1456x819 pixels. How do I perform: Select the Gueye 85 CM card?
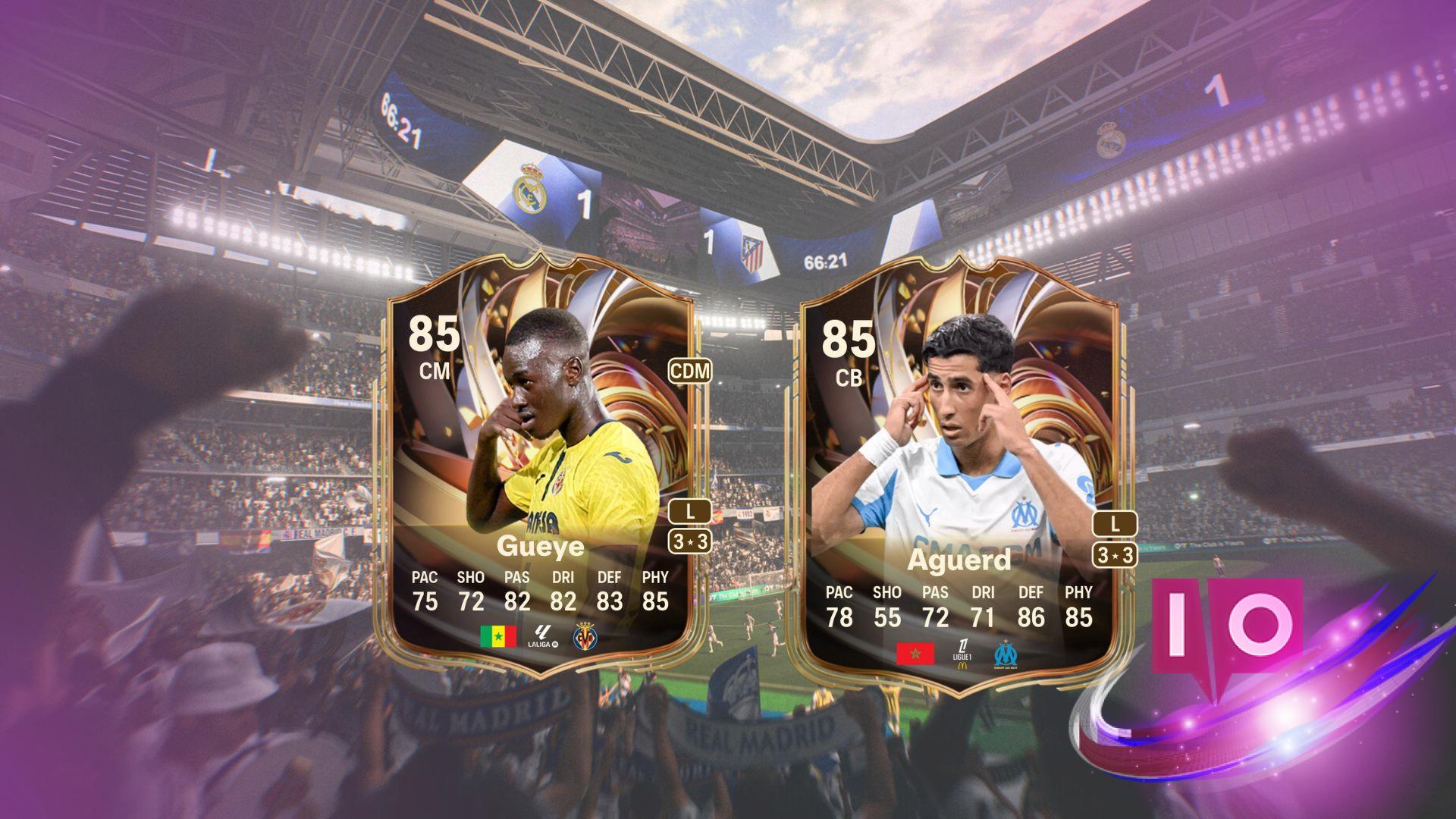pos(540,463)
